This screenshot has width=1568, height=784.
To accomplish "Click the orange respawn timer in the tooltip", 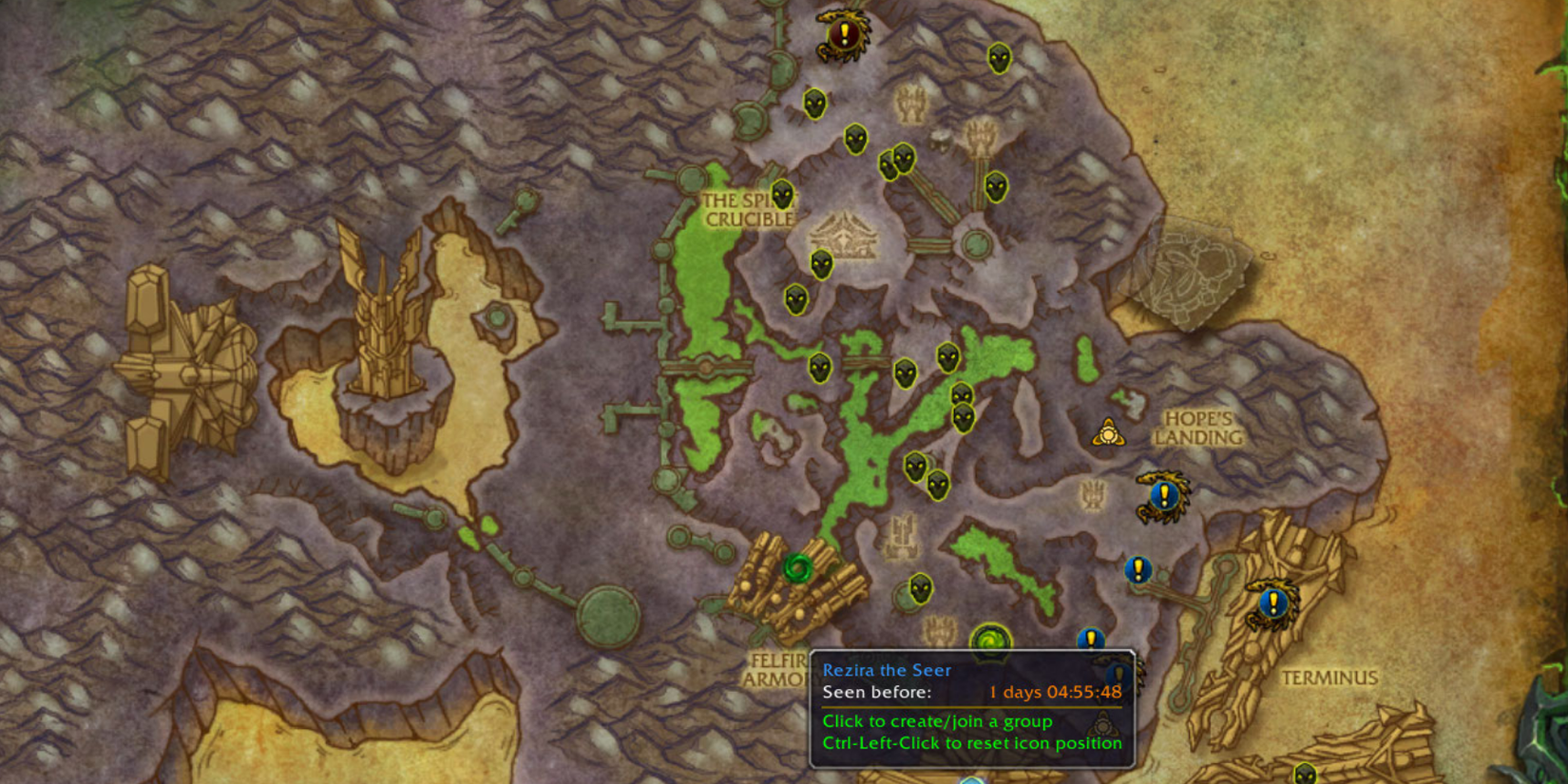I will [x=1055, y=693].
